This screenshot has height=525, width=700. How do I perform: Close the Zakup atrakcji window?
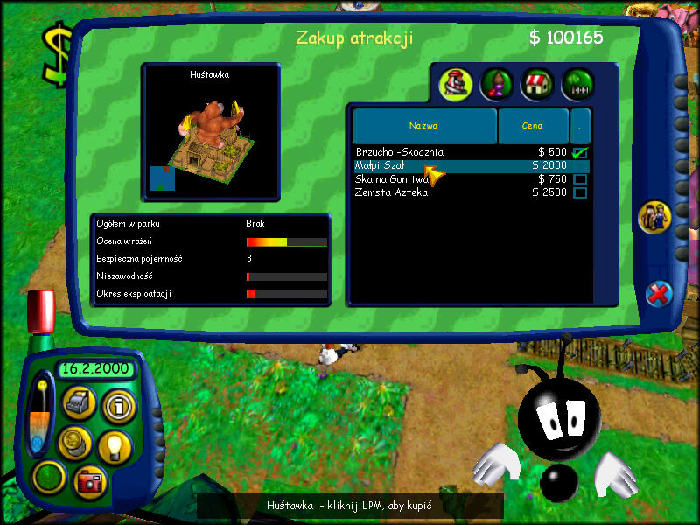click(658, 293)
